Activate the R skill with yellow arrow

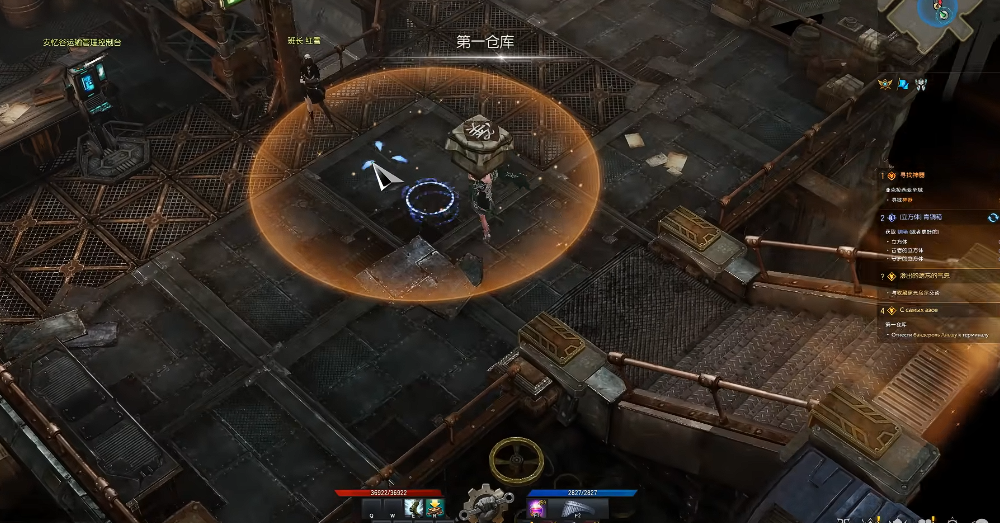tap(435, 510)
